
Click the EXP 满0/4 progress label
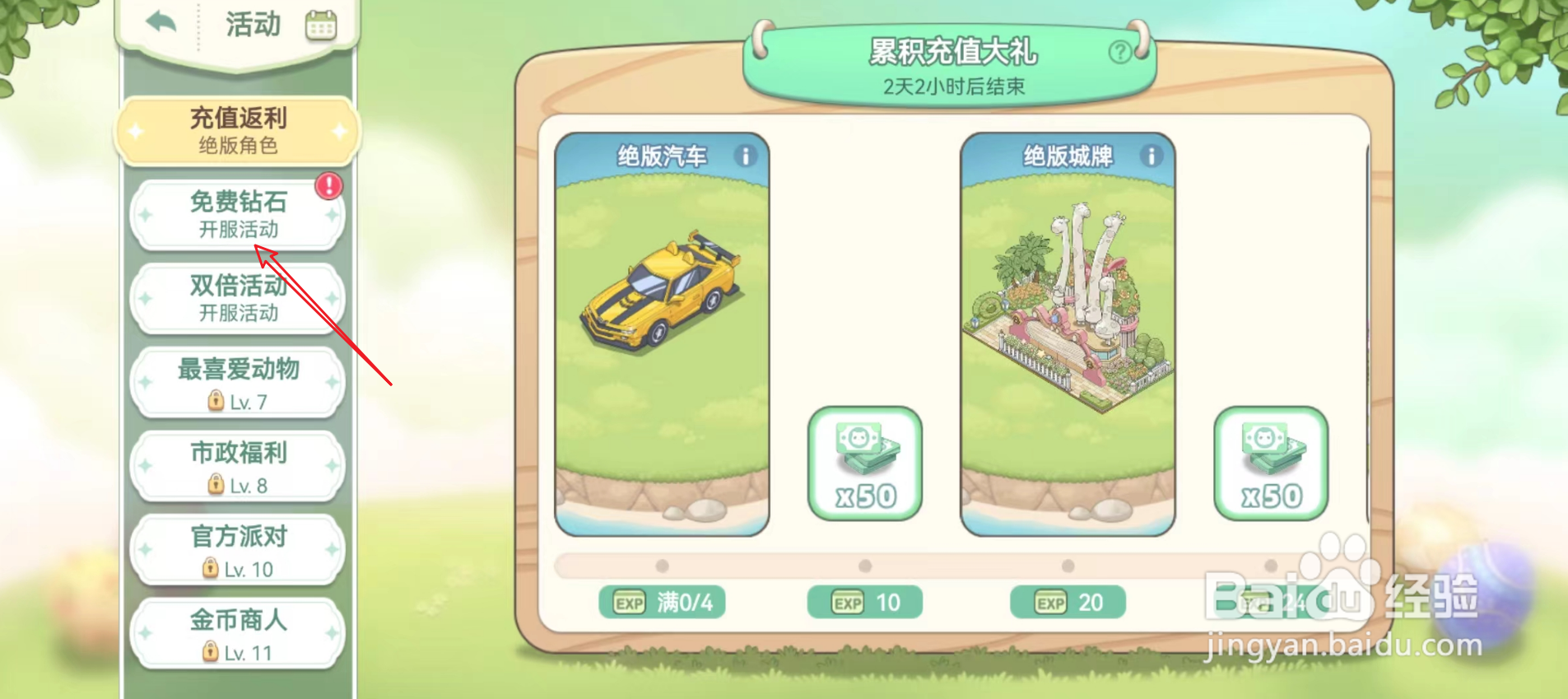(662, 602)
